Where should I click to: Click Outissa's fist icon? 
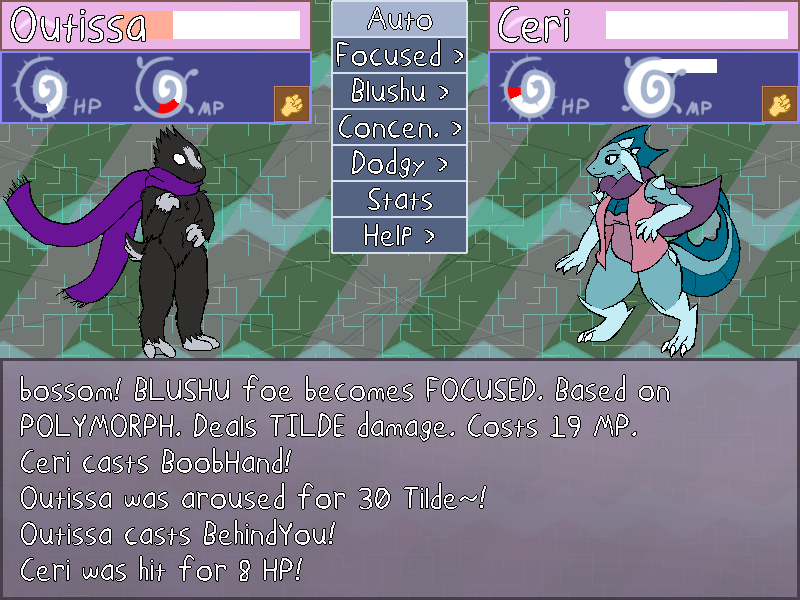[289, 103]
